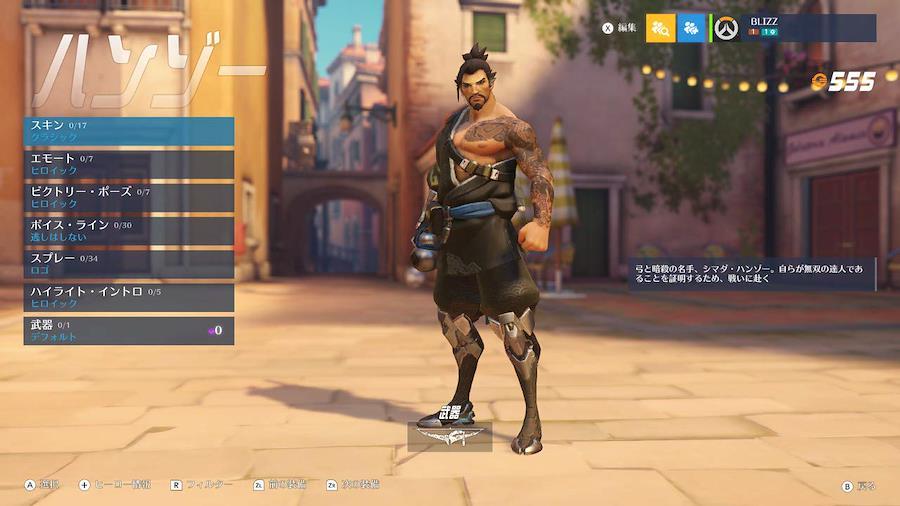Open ビクトリー・ポーズ (Victory Poses) list

pyautogui.click(x=129, y=197)
